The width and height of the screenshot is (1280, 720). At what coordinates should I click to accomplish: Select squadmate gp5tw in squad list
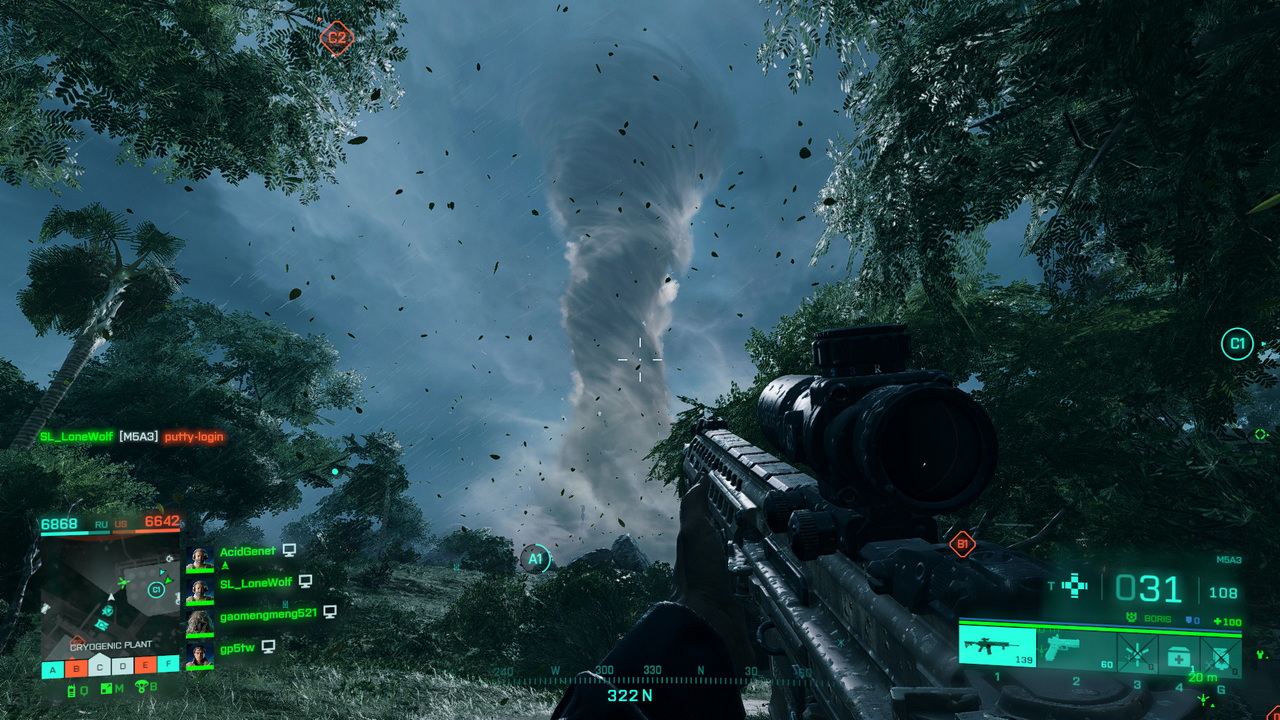click(x=237, y=648)
